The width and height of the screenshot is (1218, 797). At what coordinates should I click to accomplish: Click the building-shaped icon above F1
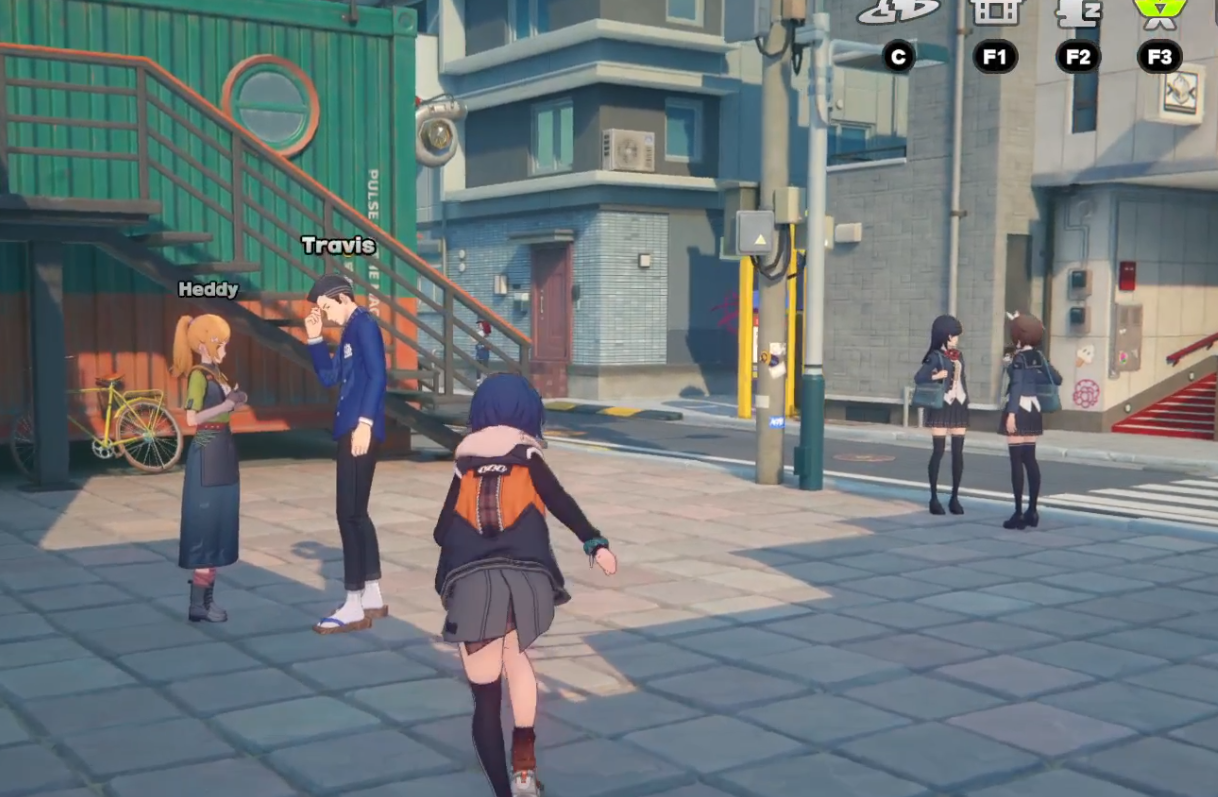pos(995,10)
